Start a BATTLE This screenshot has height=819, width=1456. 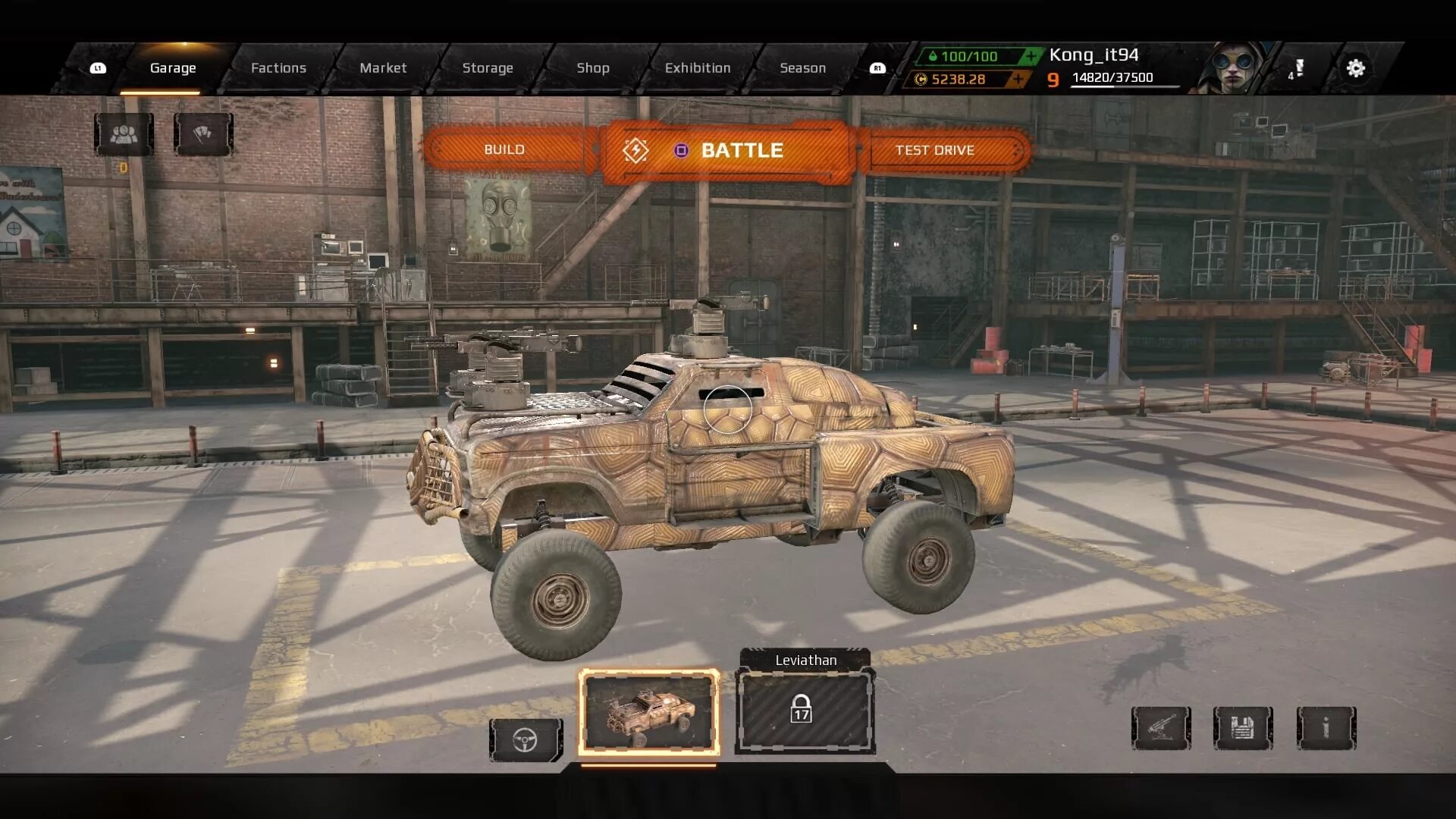tap(728, 150)
